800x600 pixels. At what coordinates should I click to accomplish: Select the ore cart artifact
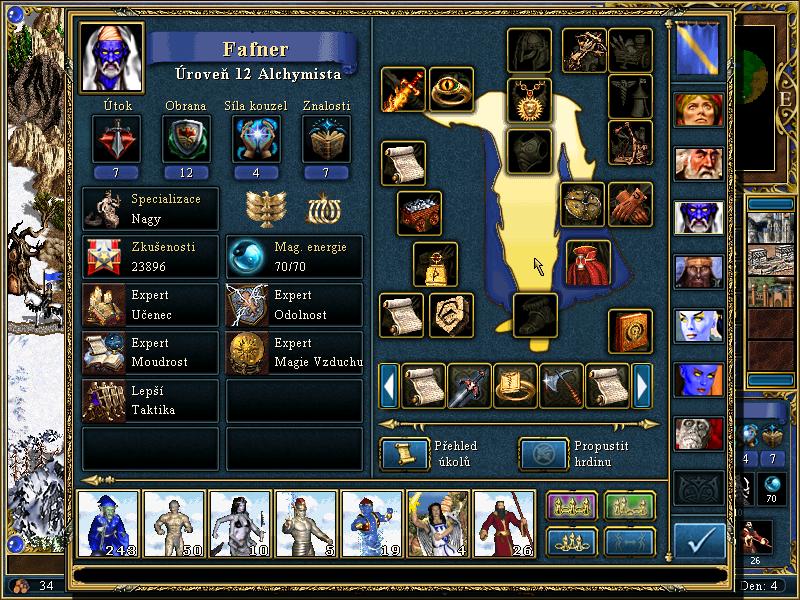pos(420,213)
